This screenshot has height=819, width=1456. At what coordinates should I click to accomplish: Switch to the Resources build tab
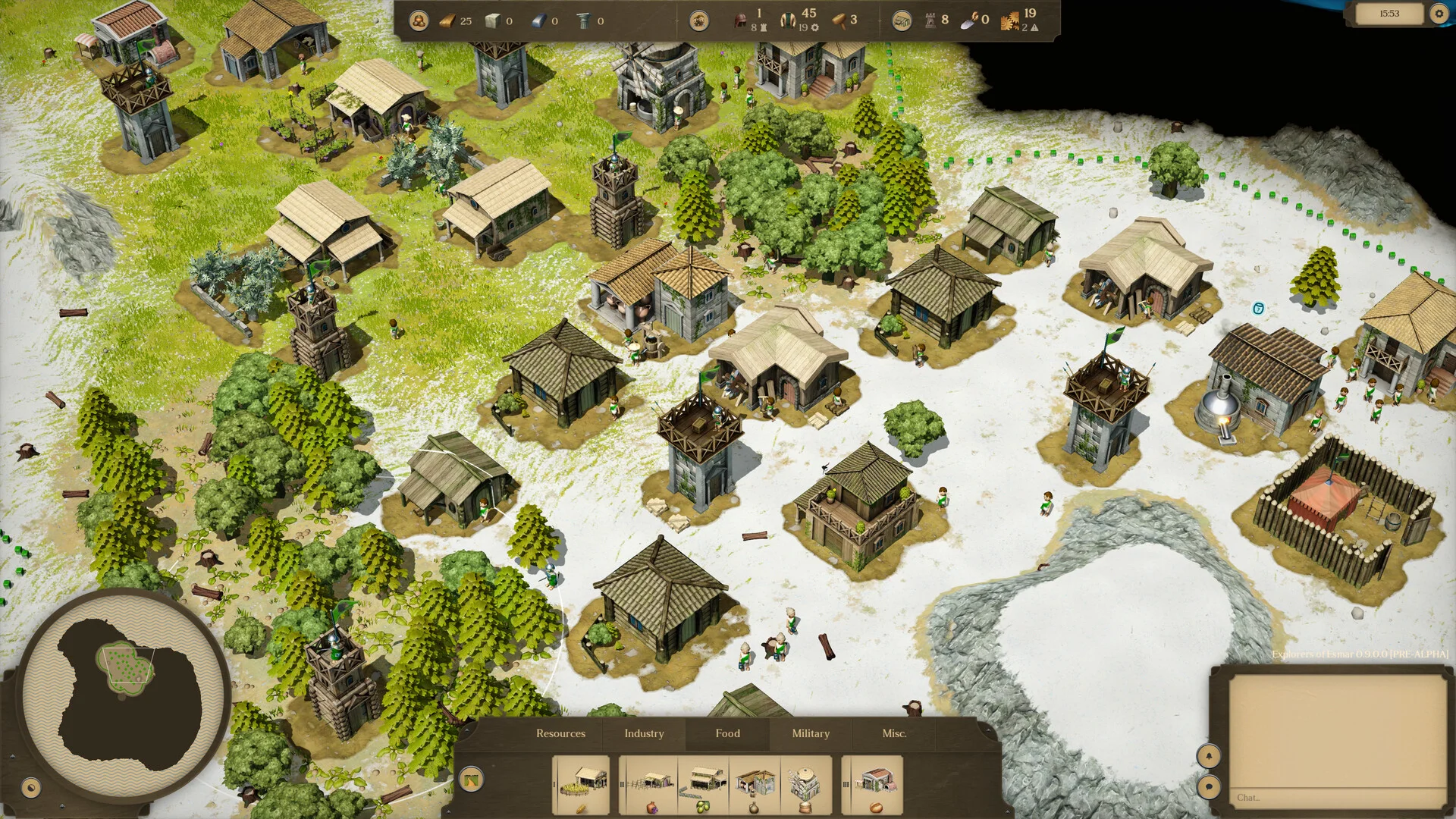point(560,733)
